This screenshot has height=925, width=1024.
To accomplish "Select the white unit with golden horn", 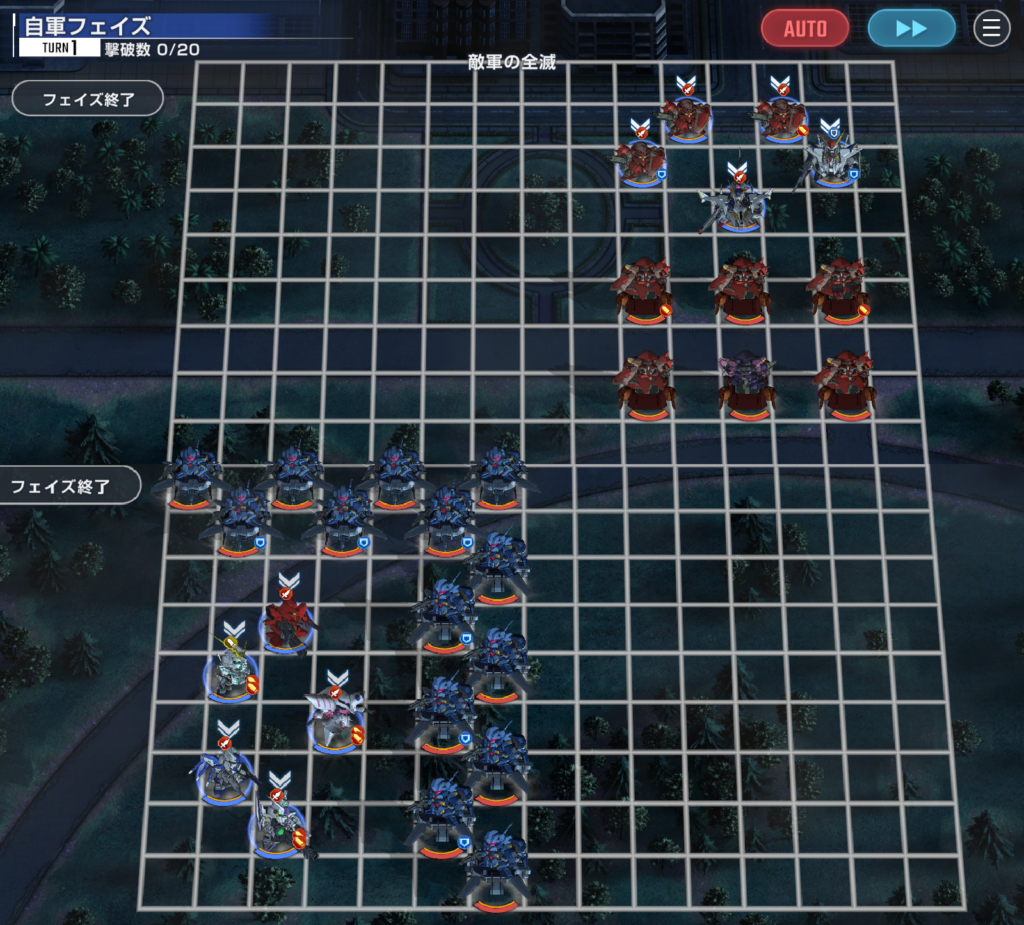I will tap(233, 671).
